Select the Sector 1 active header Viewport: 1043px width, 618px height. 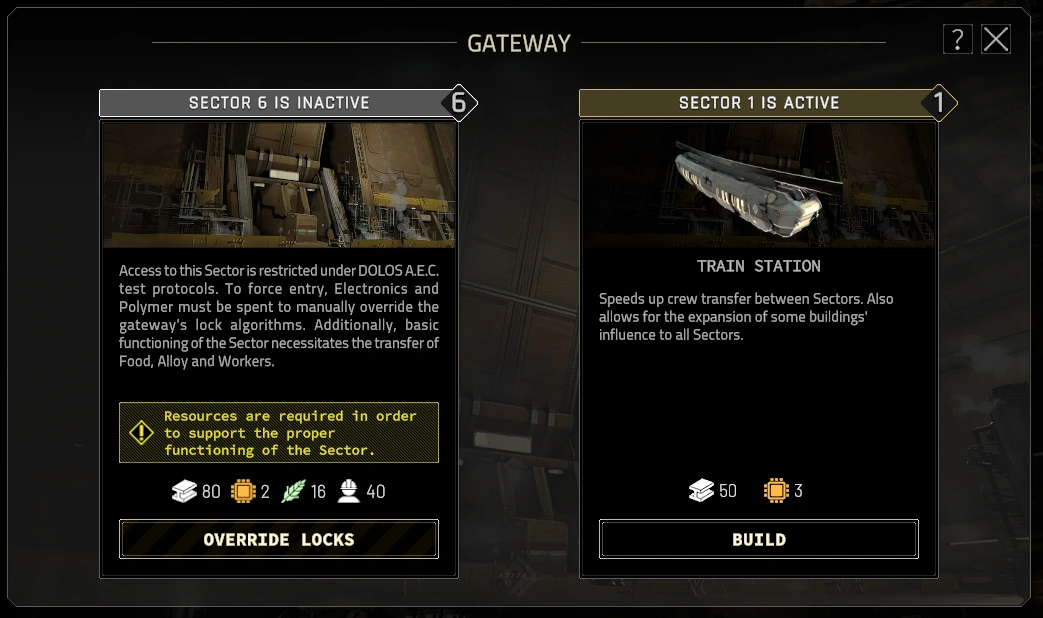point(759,103)
